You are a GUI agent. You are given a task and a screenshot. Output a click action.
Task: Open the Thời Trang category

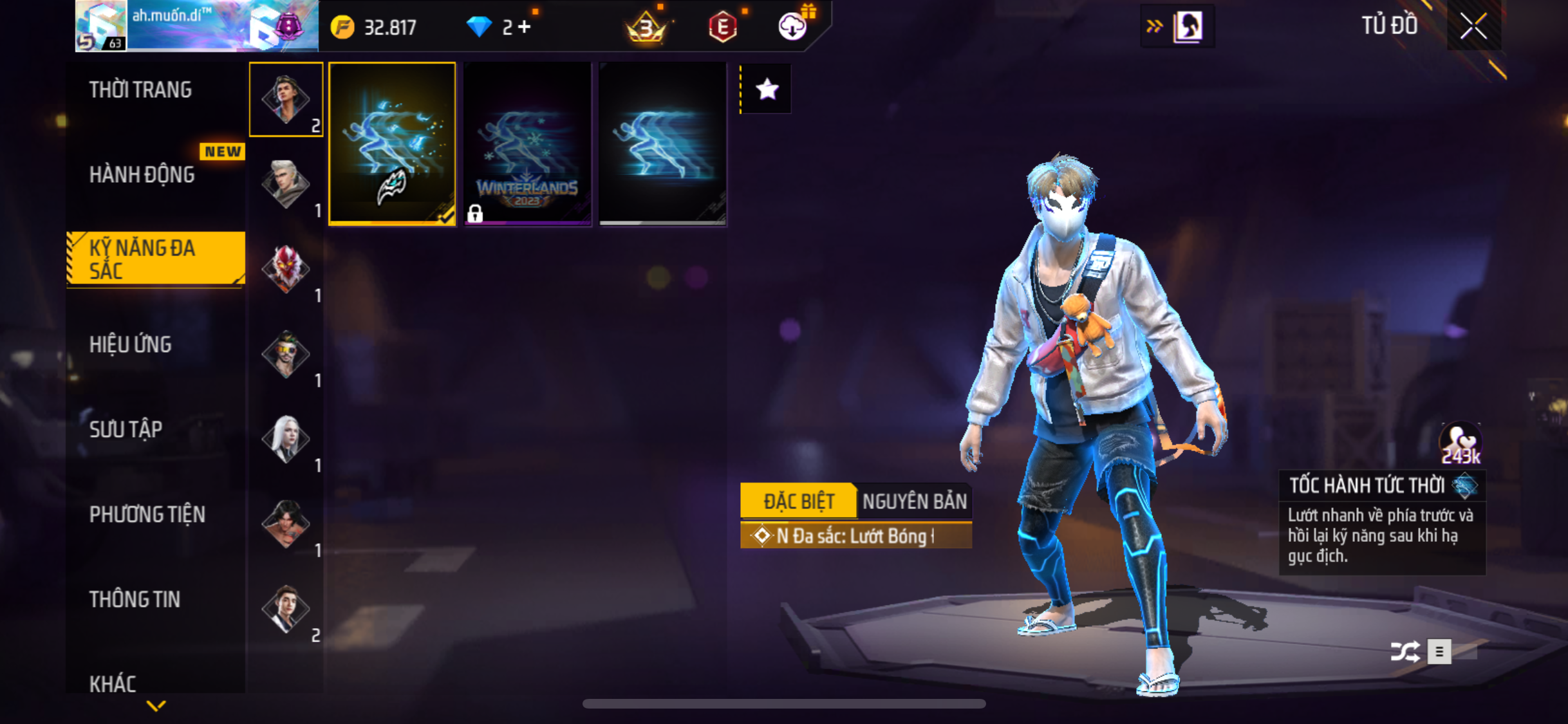point(140,90)
